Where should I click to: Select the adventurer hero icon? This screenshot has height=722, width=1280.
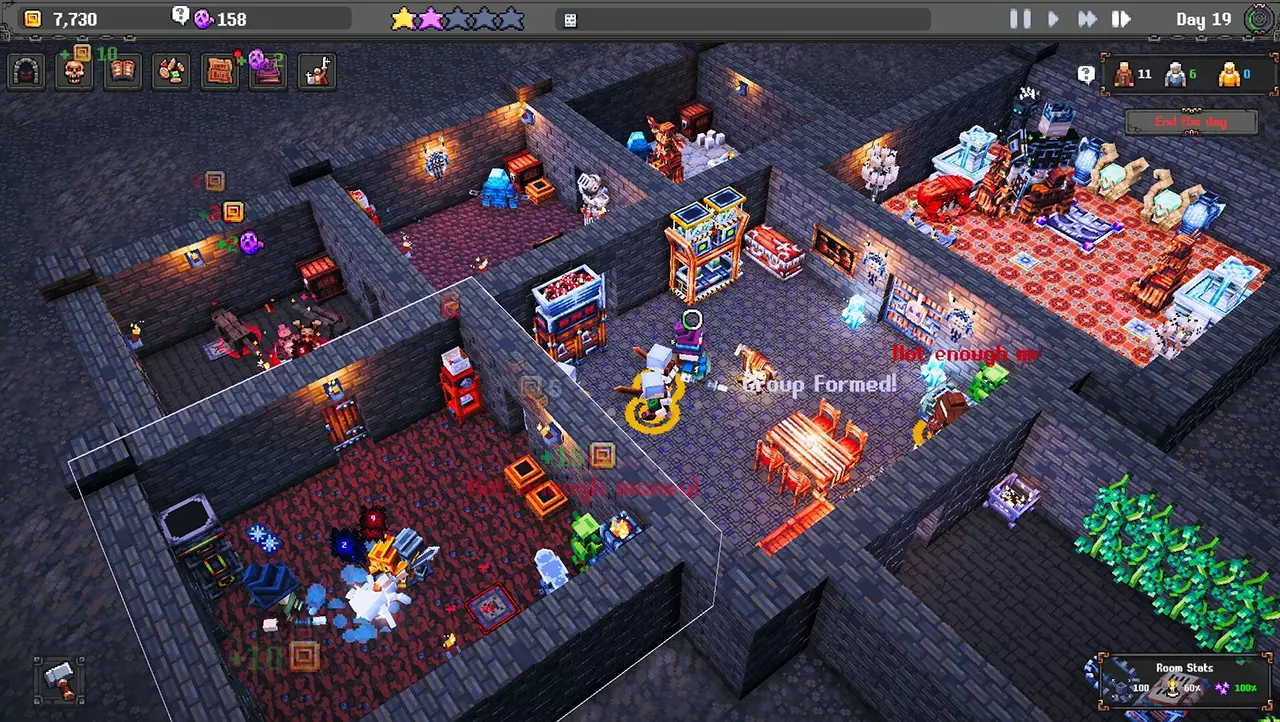317,70
